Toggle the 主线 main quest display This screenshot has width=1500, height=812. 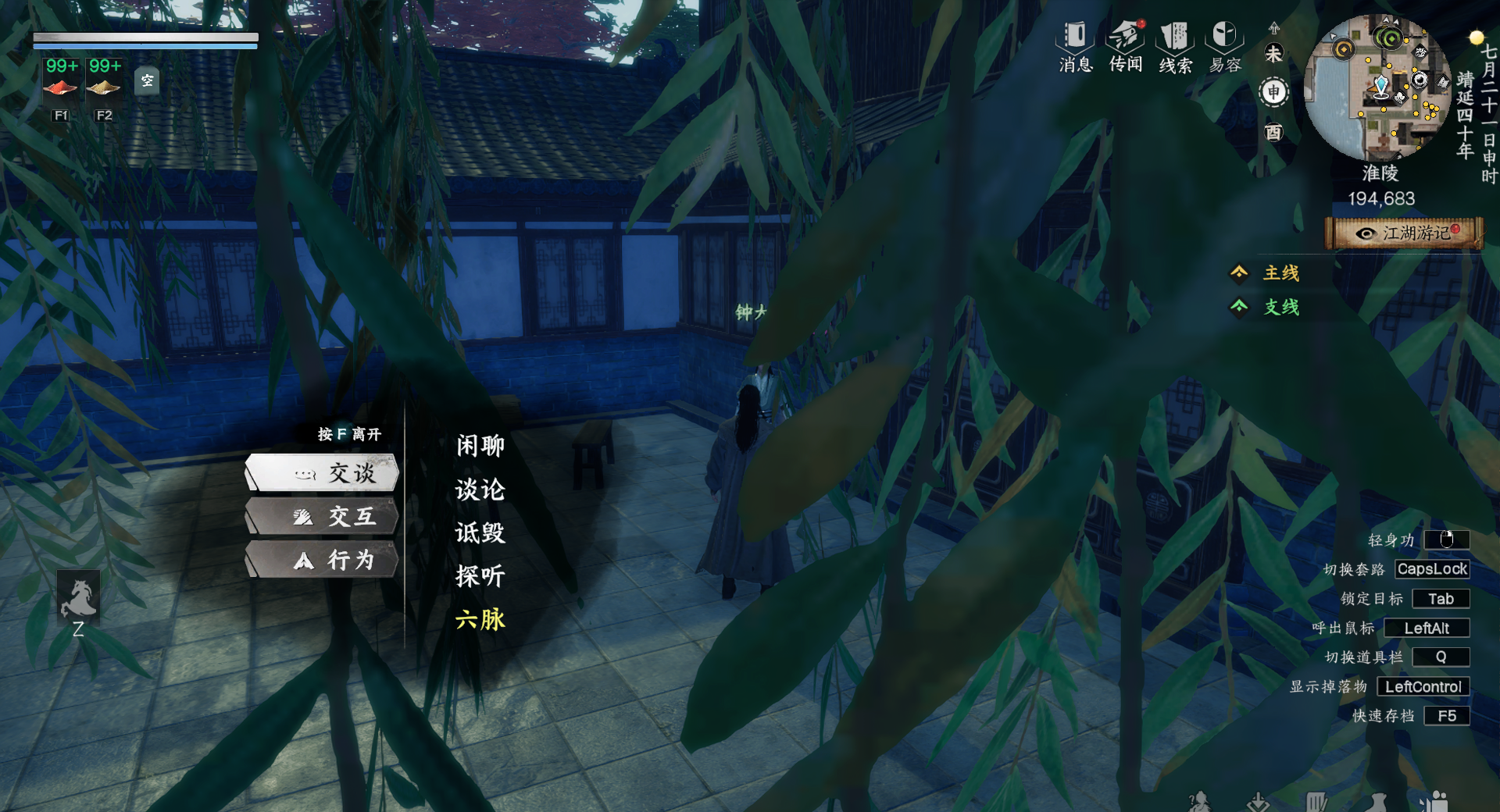point(1280,273)
